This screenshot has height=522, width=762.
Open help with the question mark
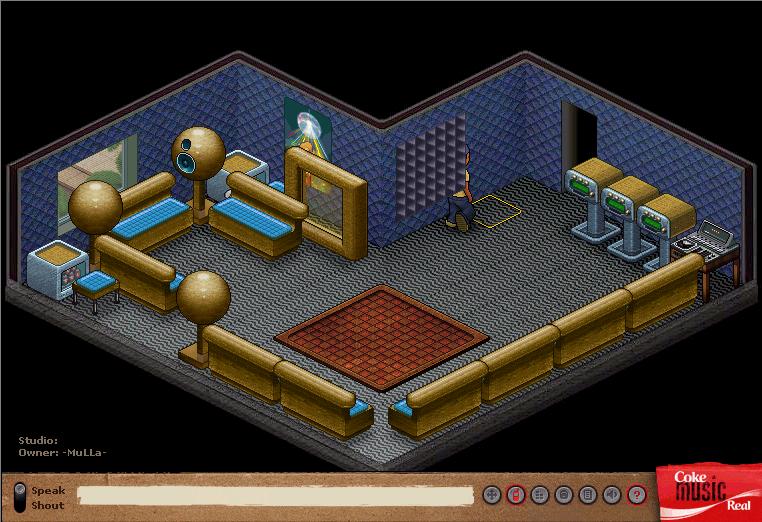pyautogui.click(x=637, y=495)
